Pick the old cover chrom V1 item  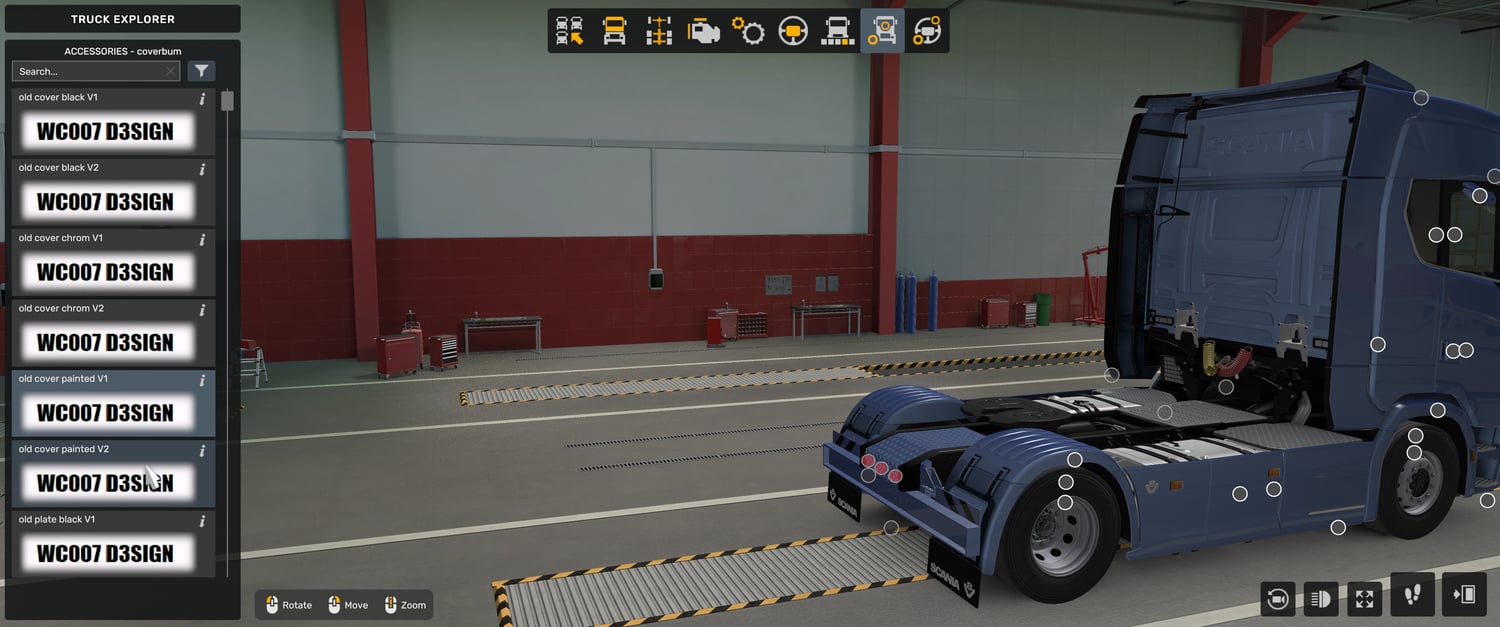105,272
